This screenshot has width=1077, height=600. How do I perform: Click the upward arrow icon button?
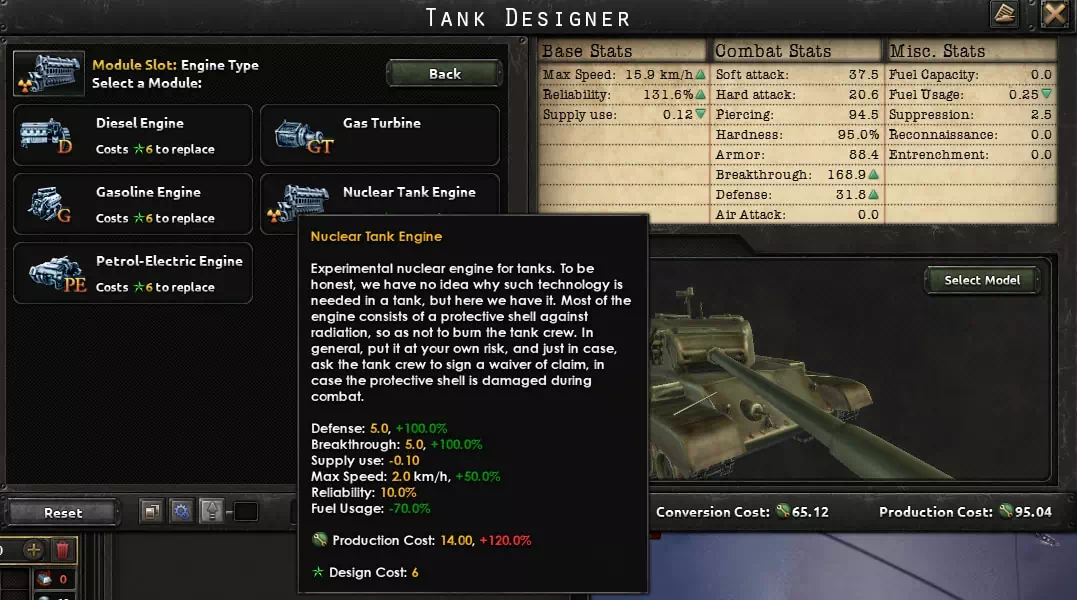pyautogui.click(x=211, y=512)
